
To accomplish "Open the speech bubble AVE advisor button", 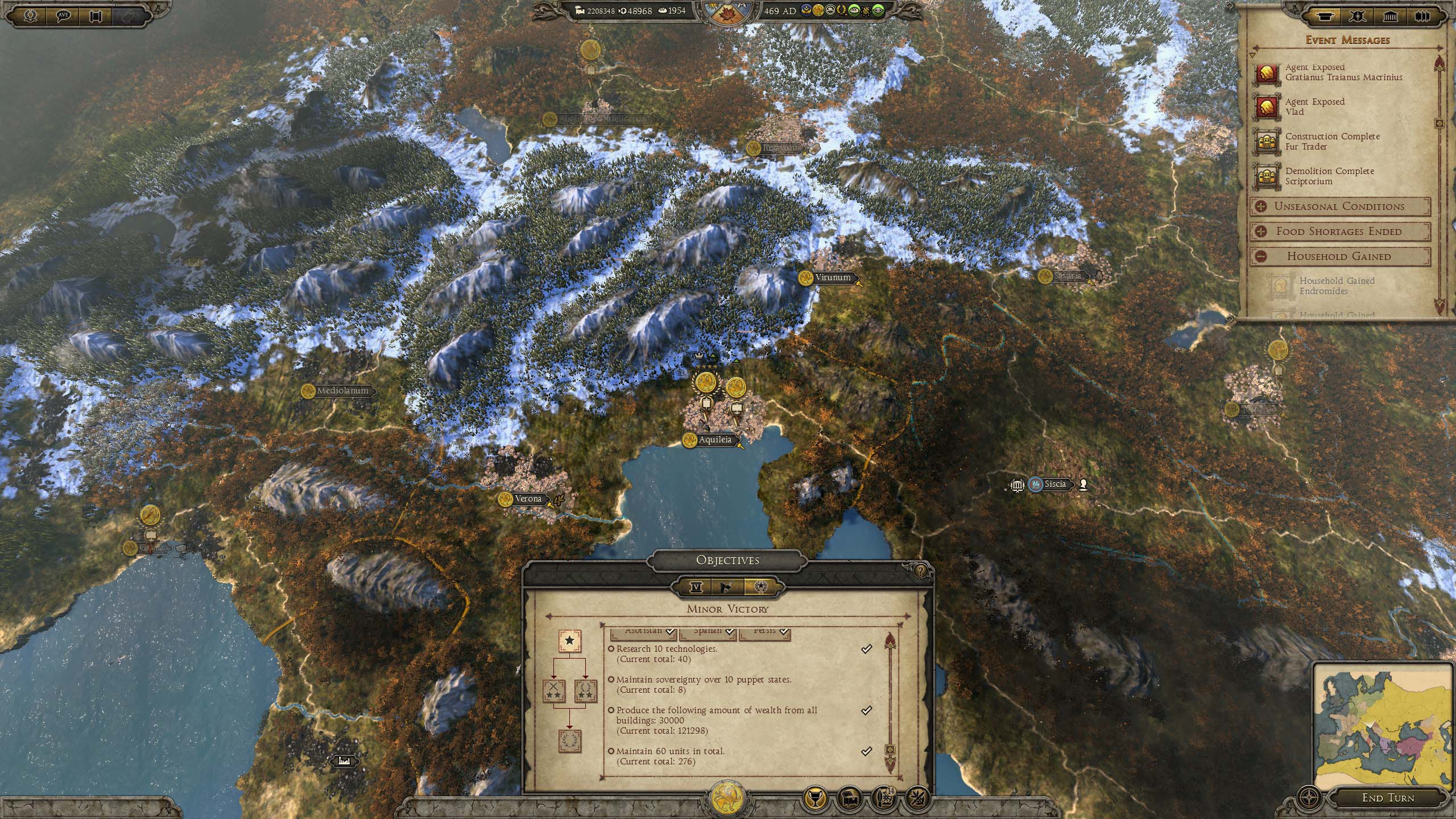I will click(63, 15).
